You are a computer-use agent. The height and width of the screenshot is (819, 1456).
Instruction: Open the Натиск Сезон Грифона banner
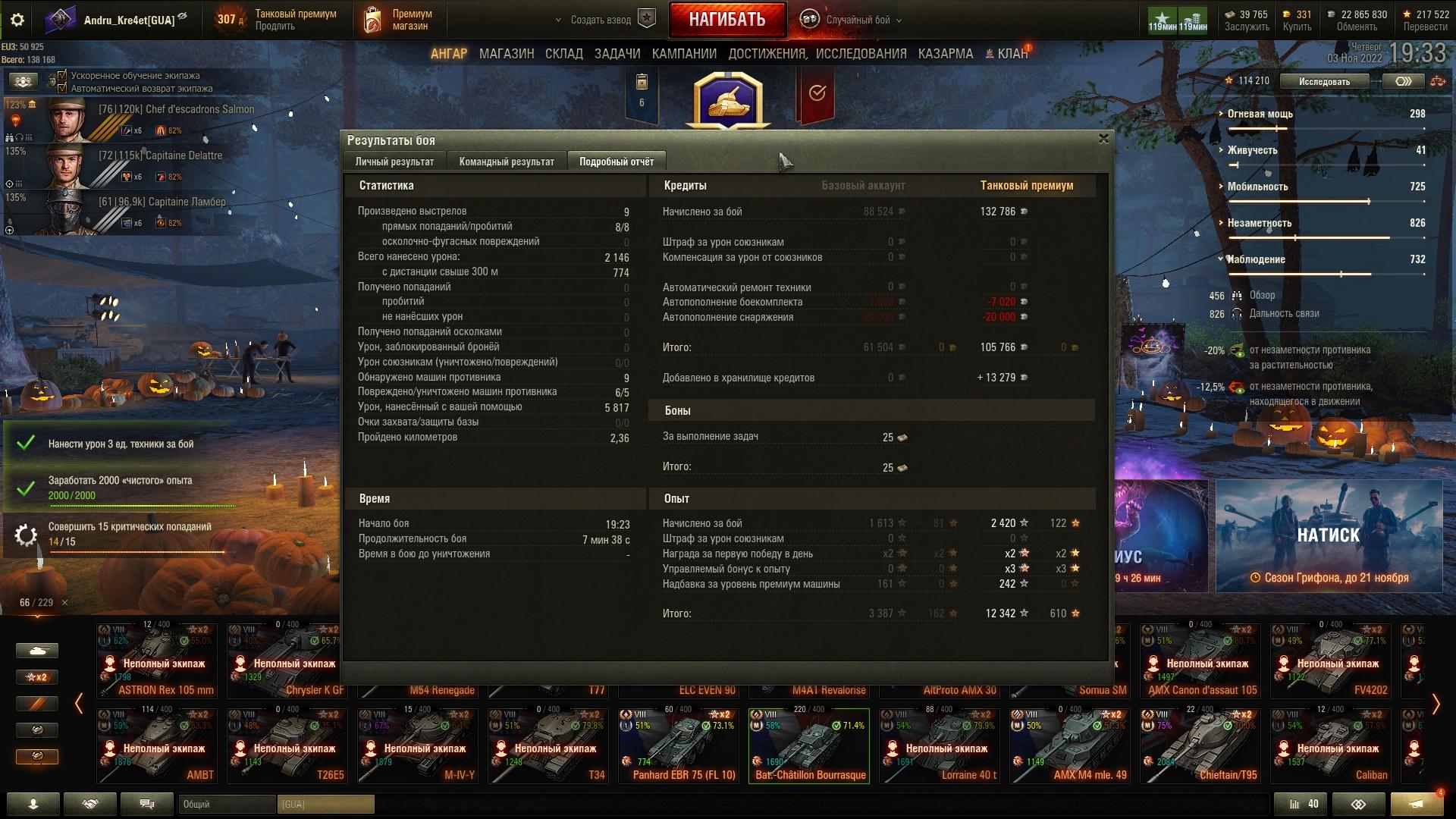1329,535
